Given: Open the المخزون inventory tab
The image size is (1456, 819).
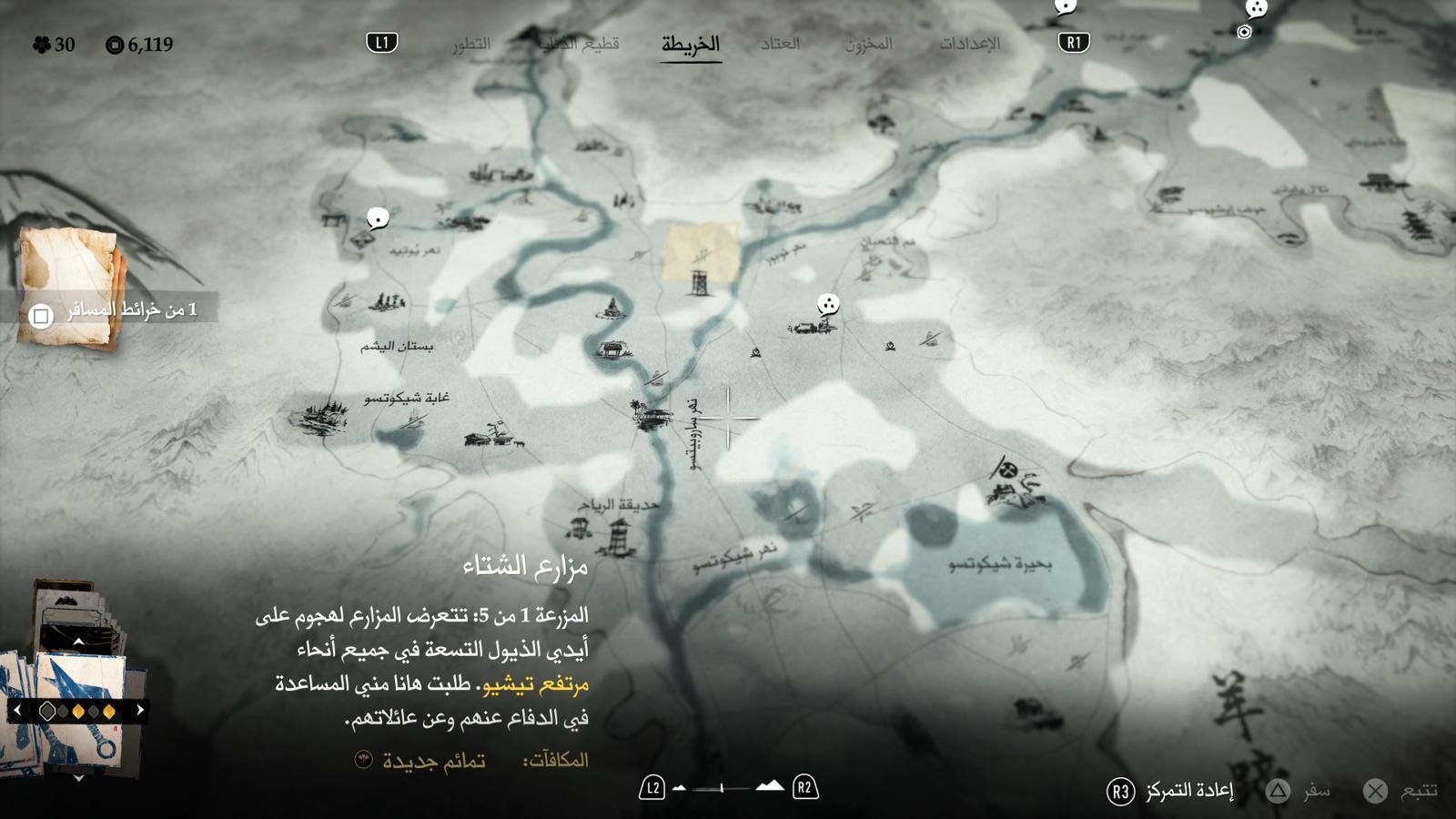Looking at the screenshot, I should pos(868,44).
